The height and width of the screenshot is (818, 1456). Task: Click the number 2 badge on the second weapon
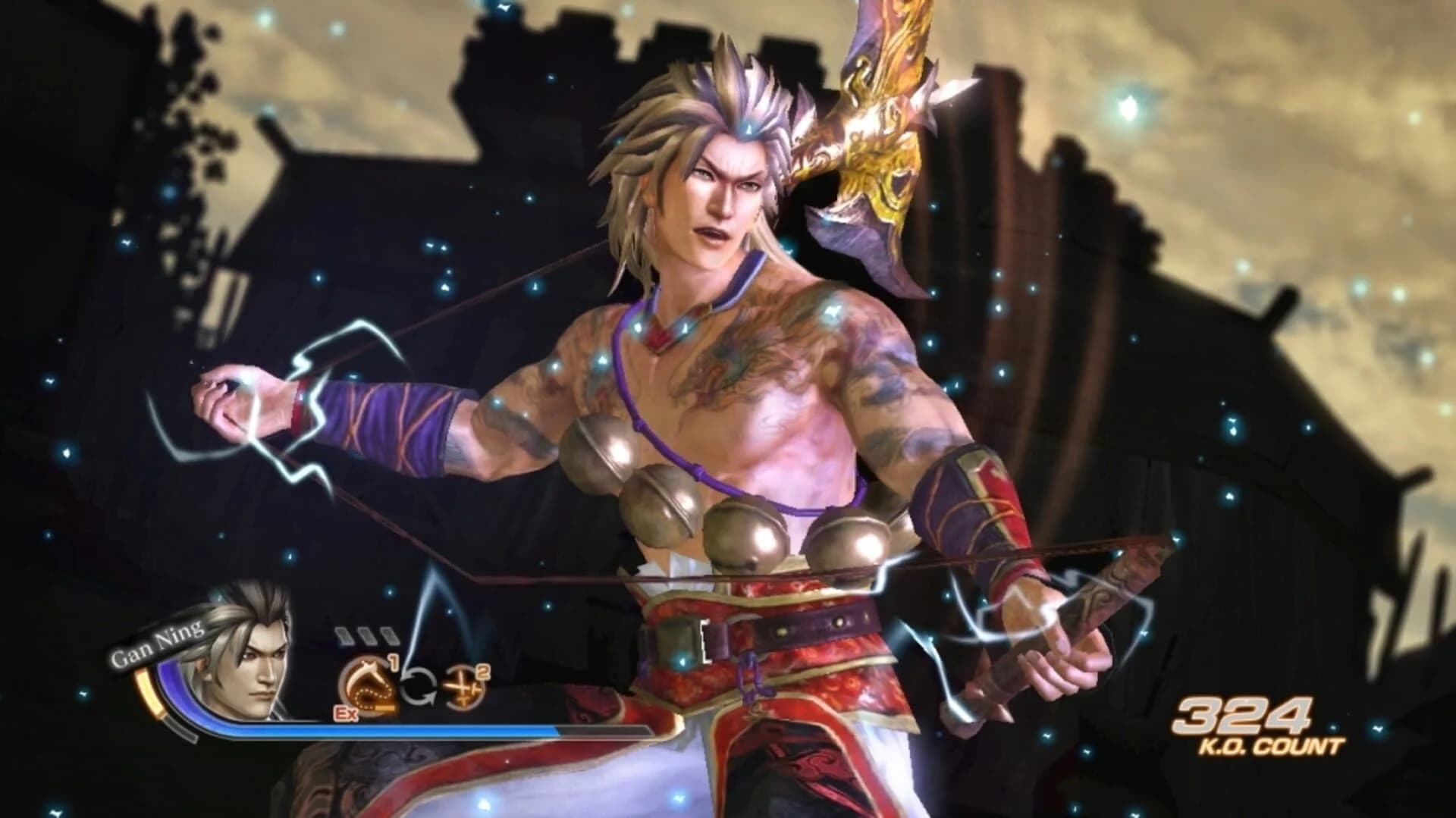tap(484, 672)
